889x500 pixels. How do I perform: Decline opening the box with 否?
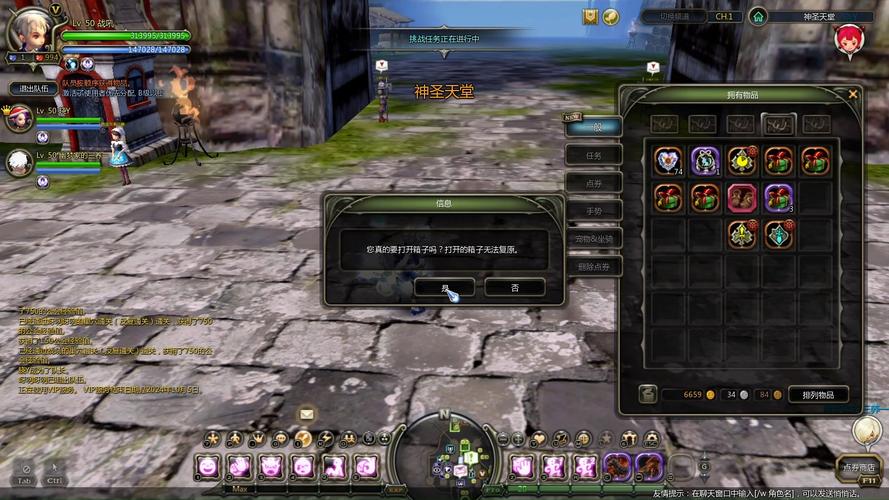pos(514,287)
